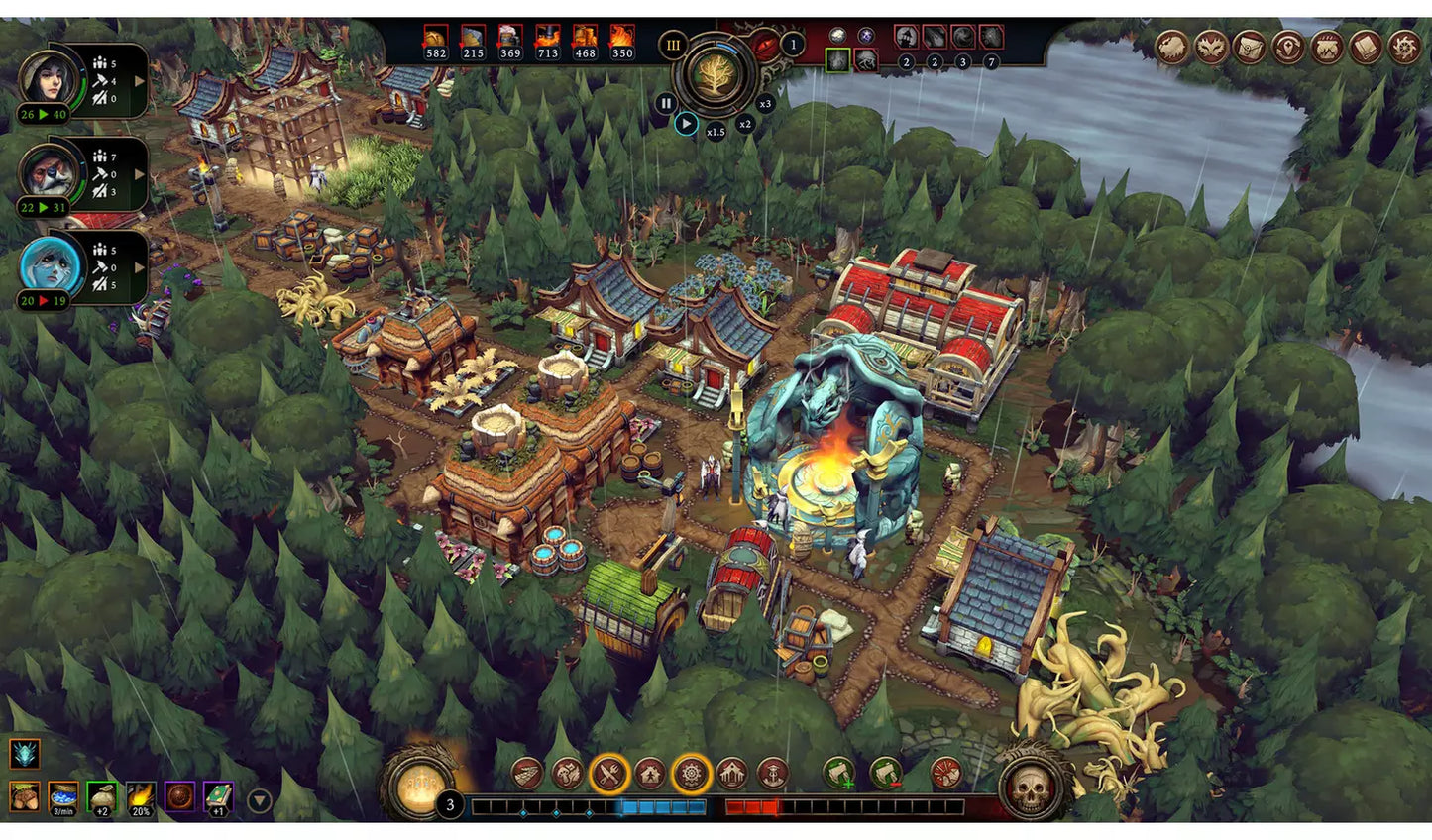Open the roads build category

pos(527,774)
